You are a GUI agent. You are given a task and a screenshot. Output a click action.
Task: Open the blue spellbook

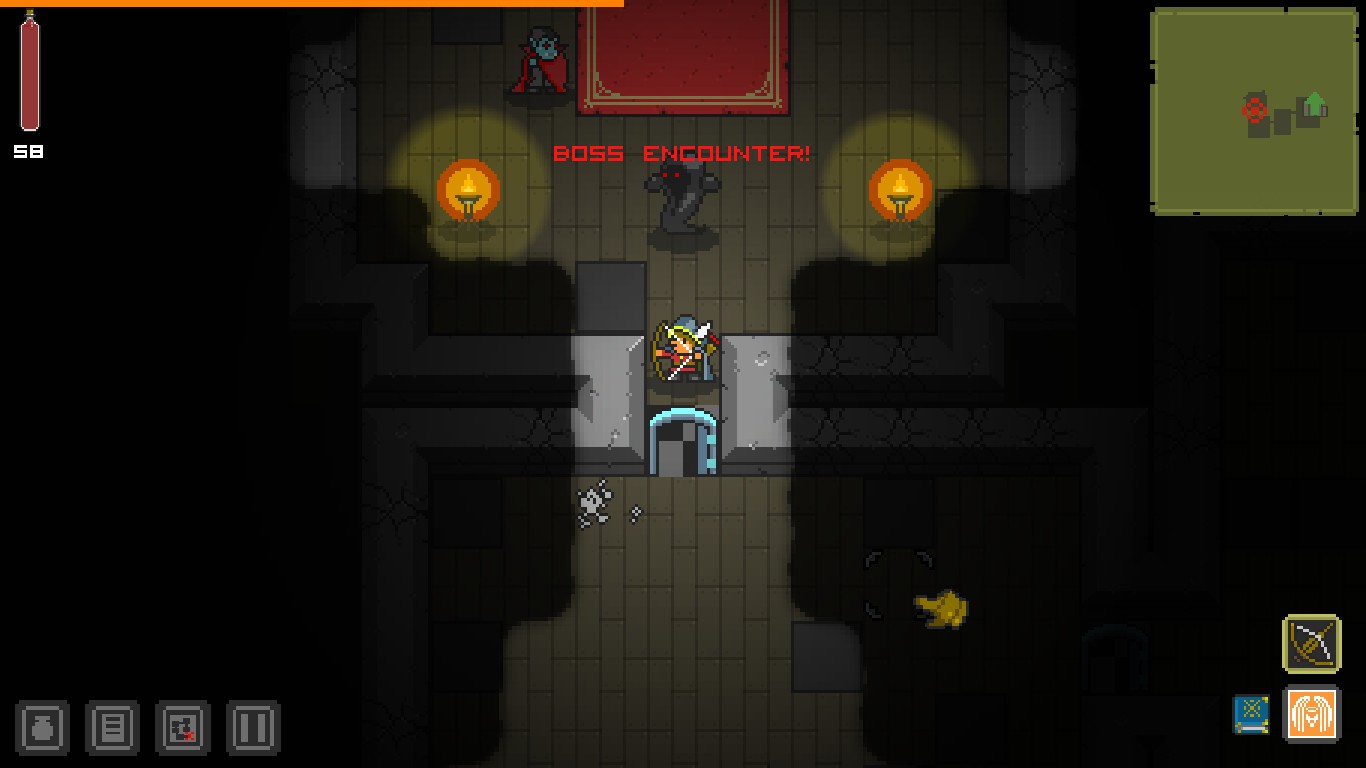(x=1251, y=715)
